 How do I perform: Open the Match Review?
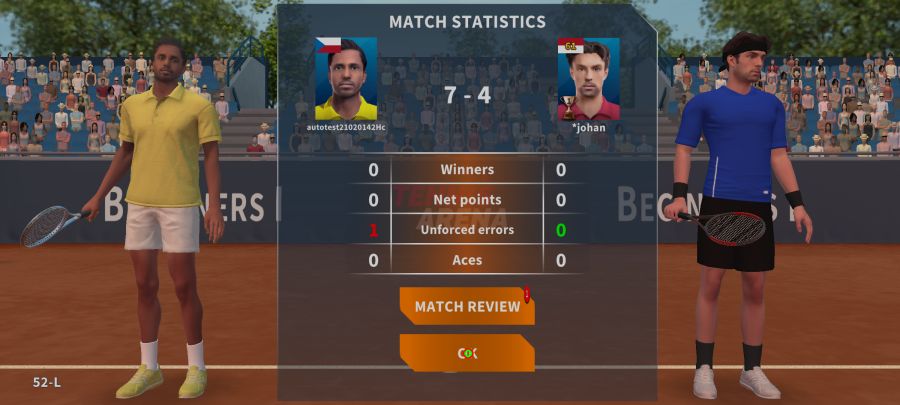(x=467, y=306)
